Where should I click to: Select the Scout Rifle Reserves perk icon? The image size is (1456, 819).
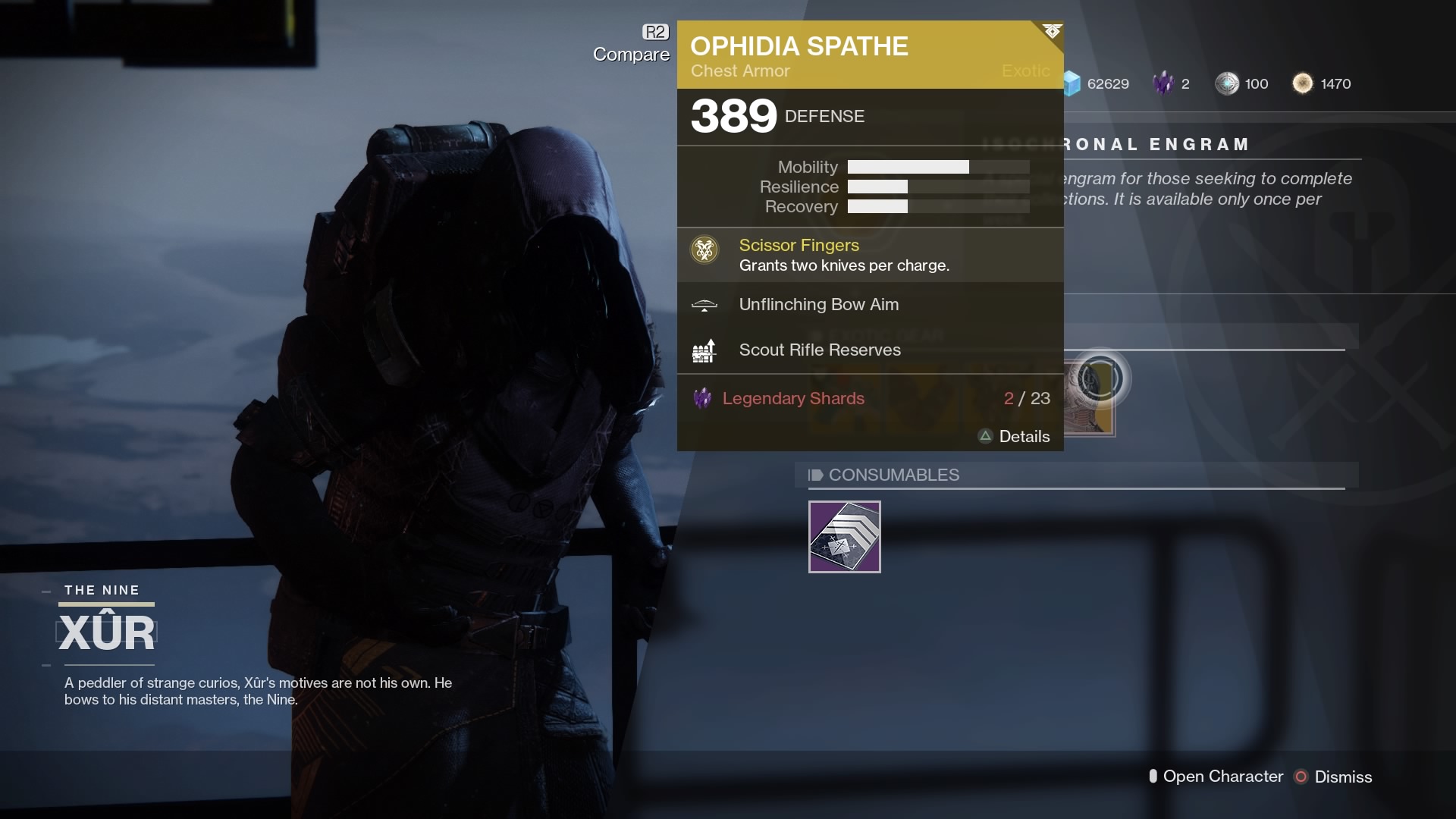point(704,350)
